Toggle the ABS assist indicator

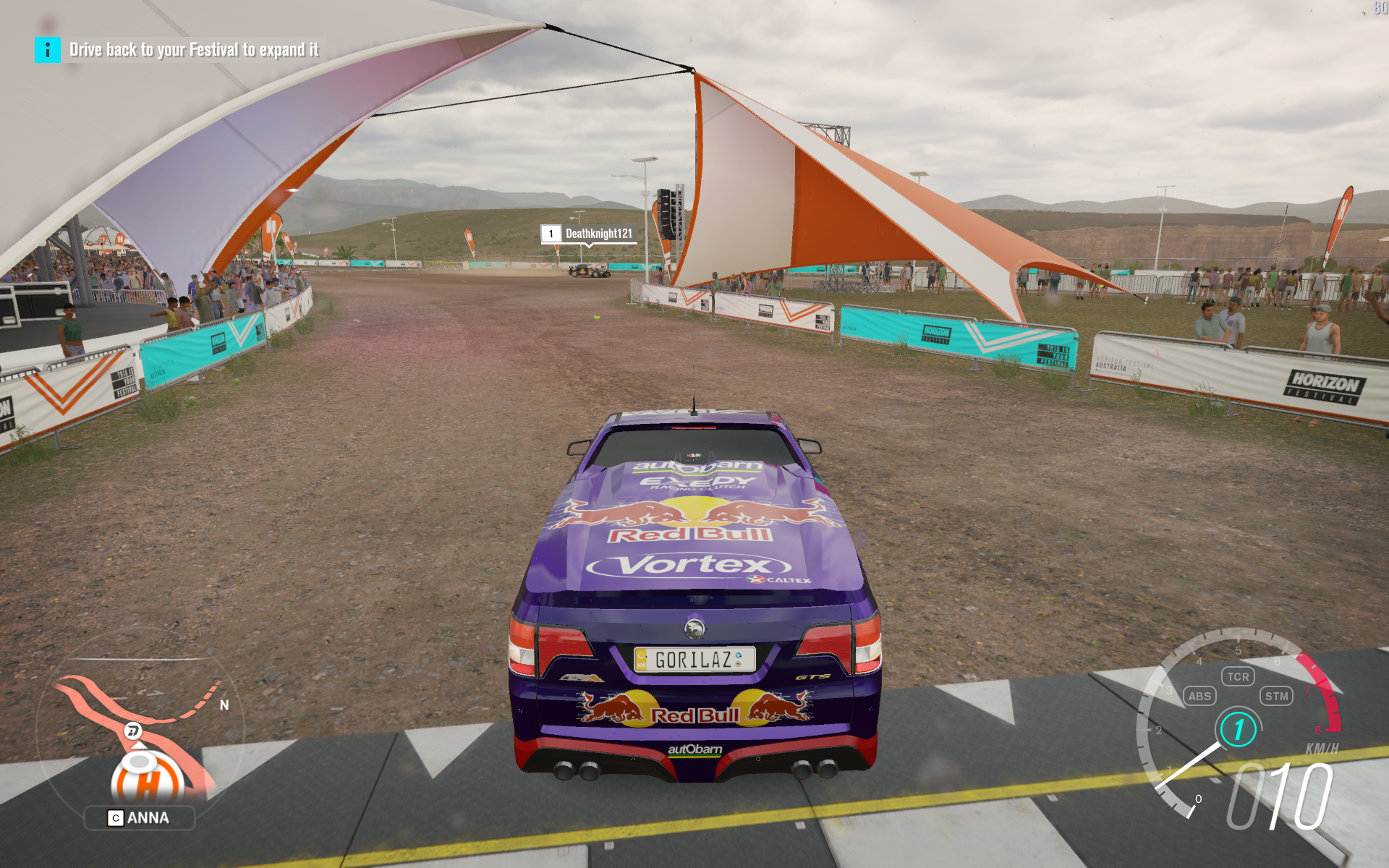1199,696
